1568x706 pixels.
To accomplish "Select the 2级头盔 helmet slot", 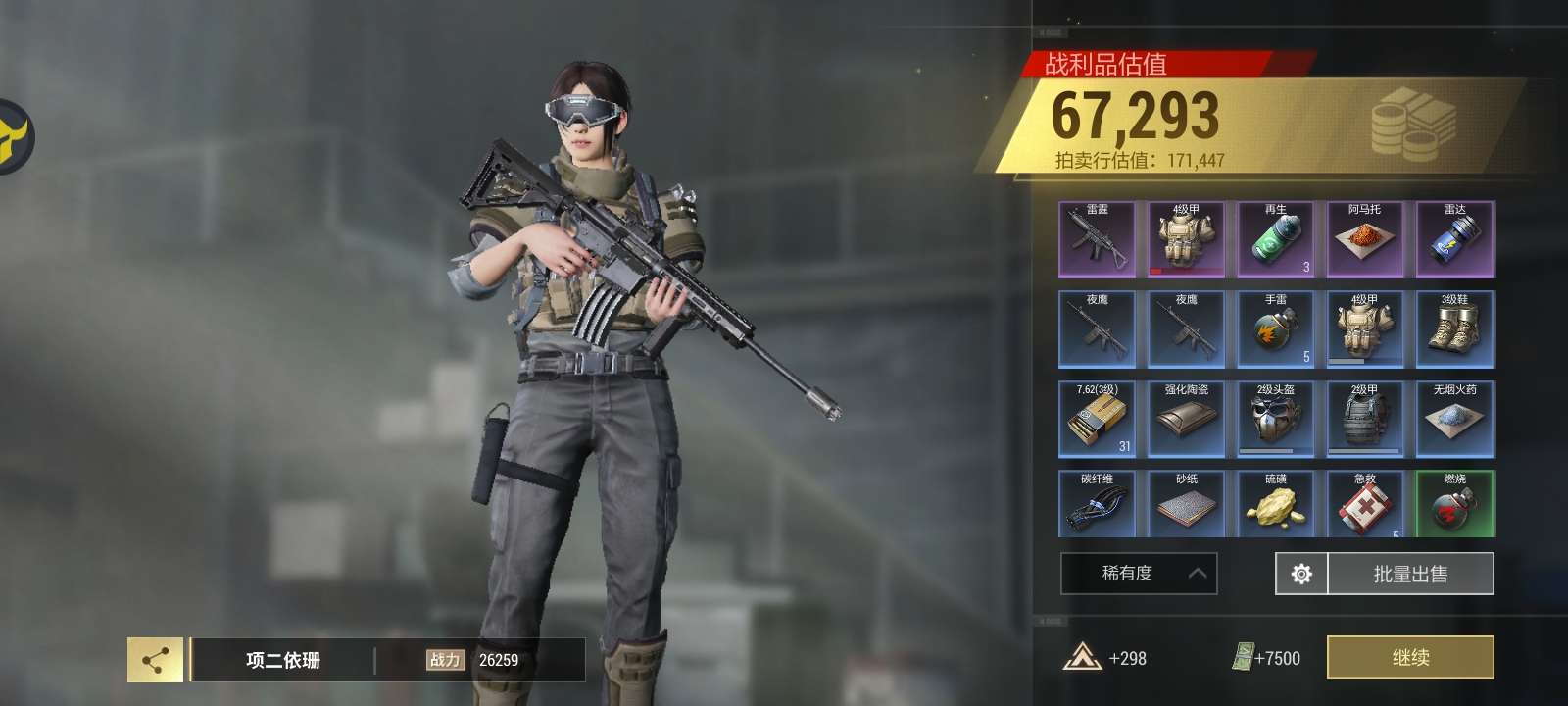I will coord(1276,420).
